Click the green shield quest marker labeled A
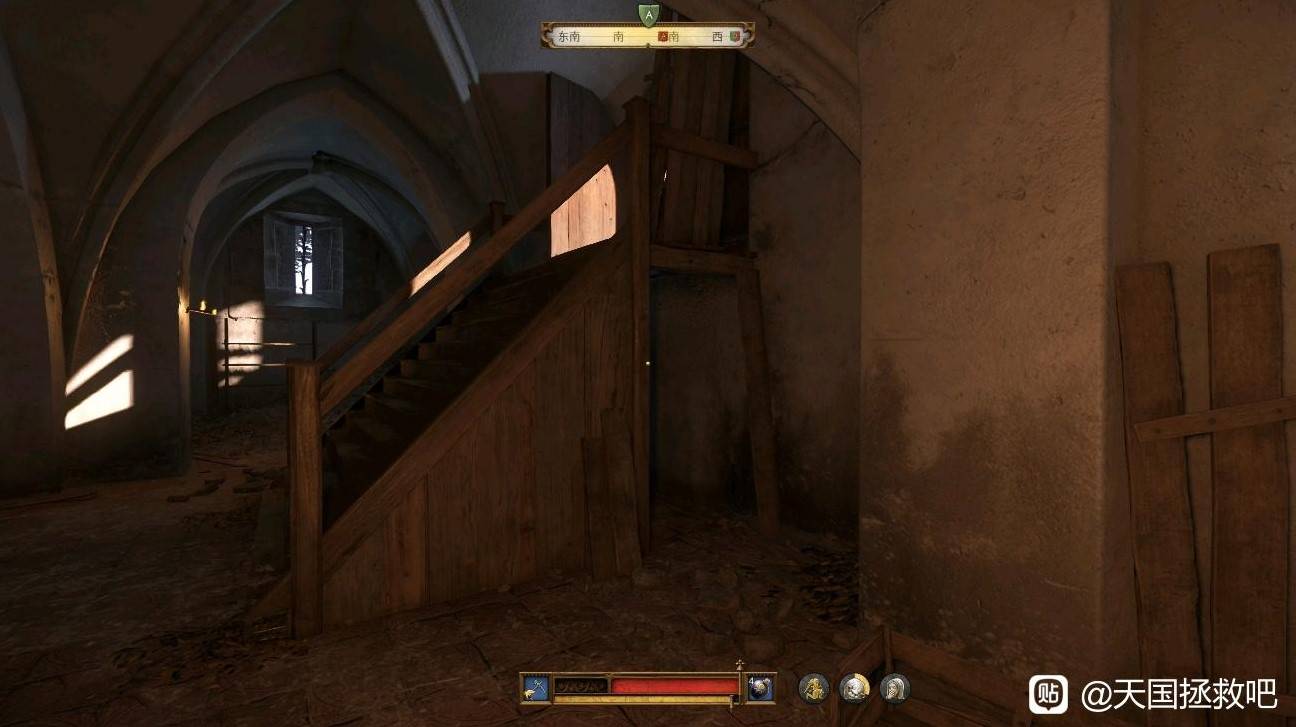 point(648,14)
